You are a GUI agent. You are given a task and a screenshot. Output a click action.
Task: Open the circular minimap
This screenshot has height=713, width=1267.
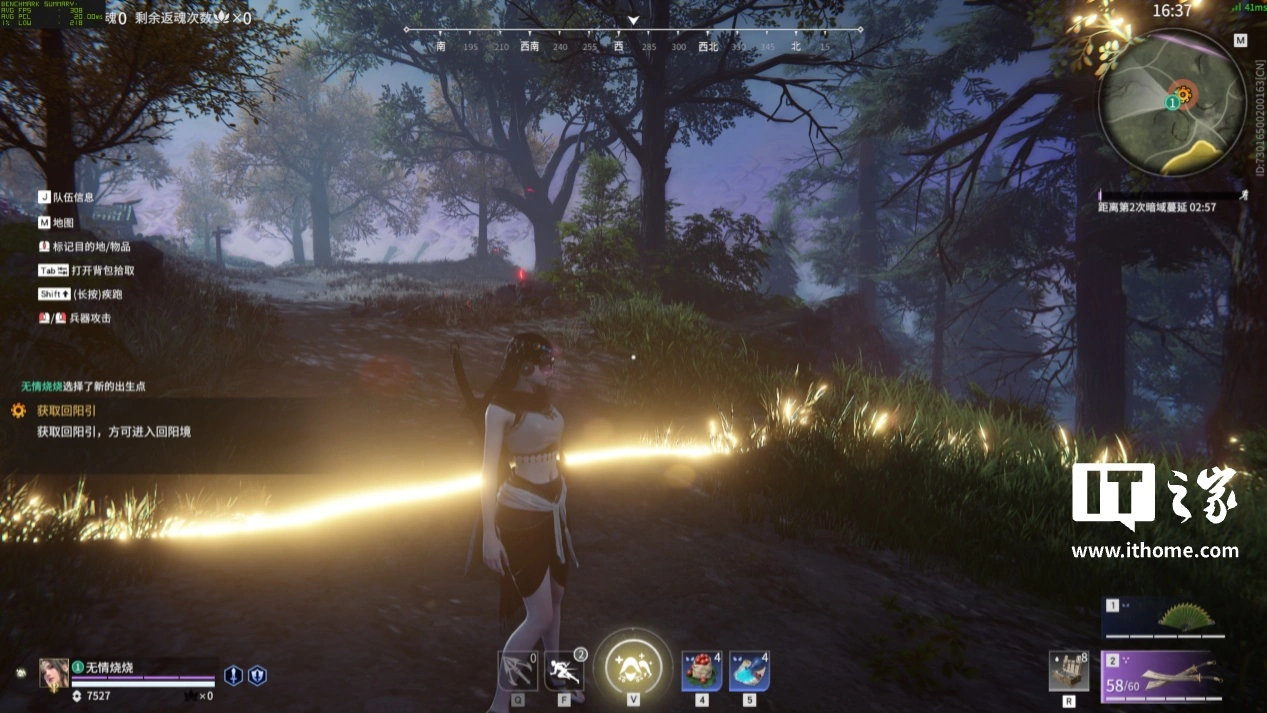(1172, 103)
